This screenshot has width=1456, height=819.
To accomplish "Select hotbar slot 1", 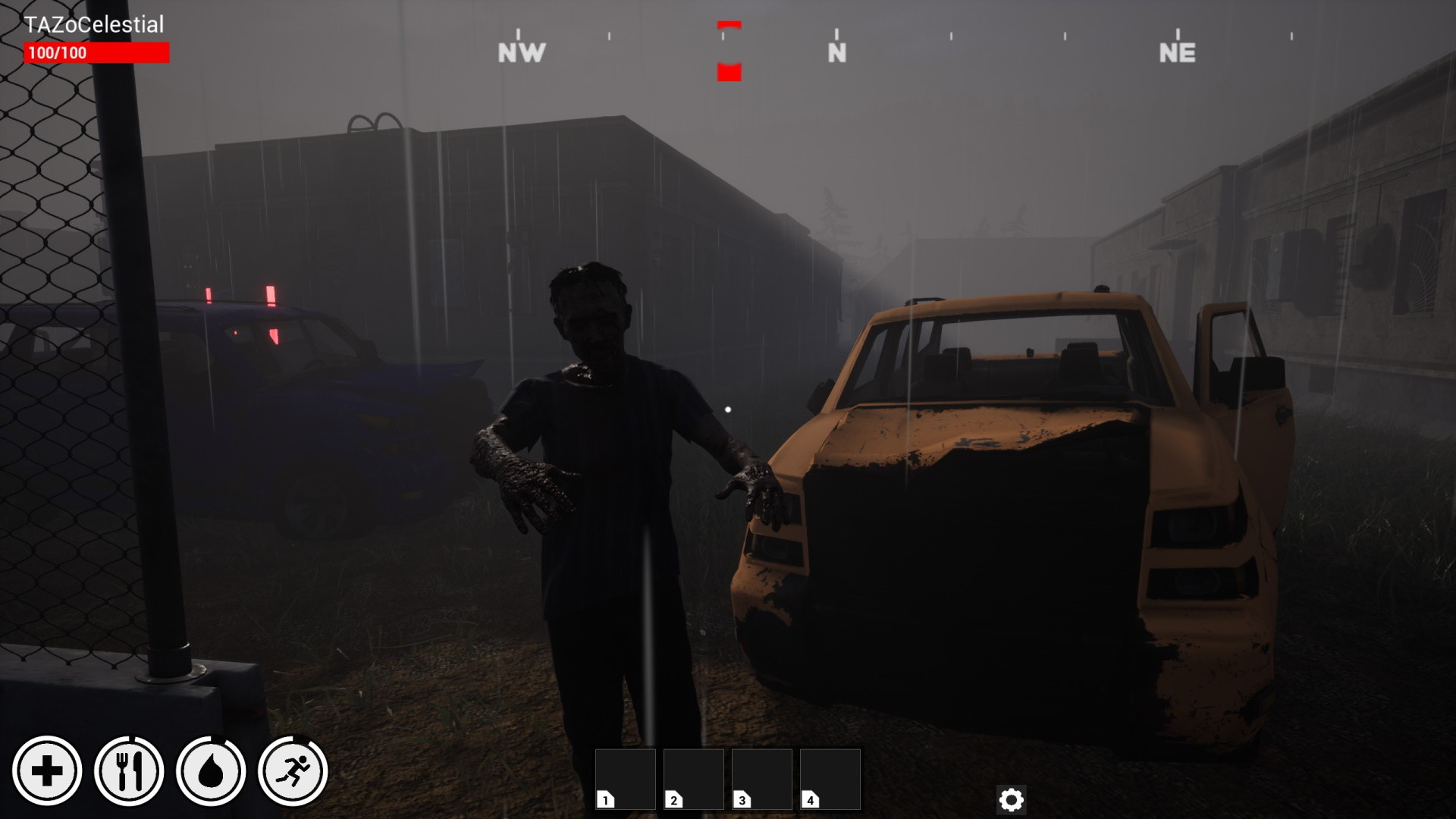I will click(626, 777).
